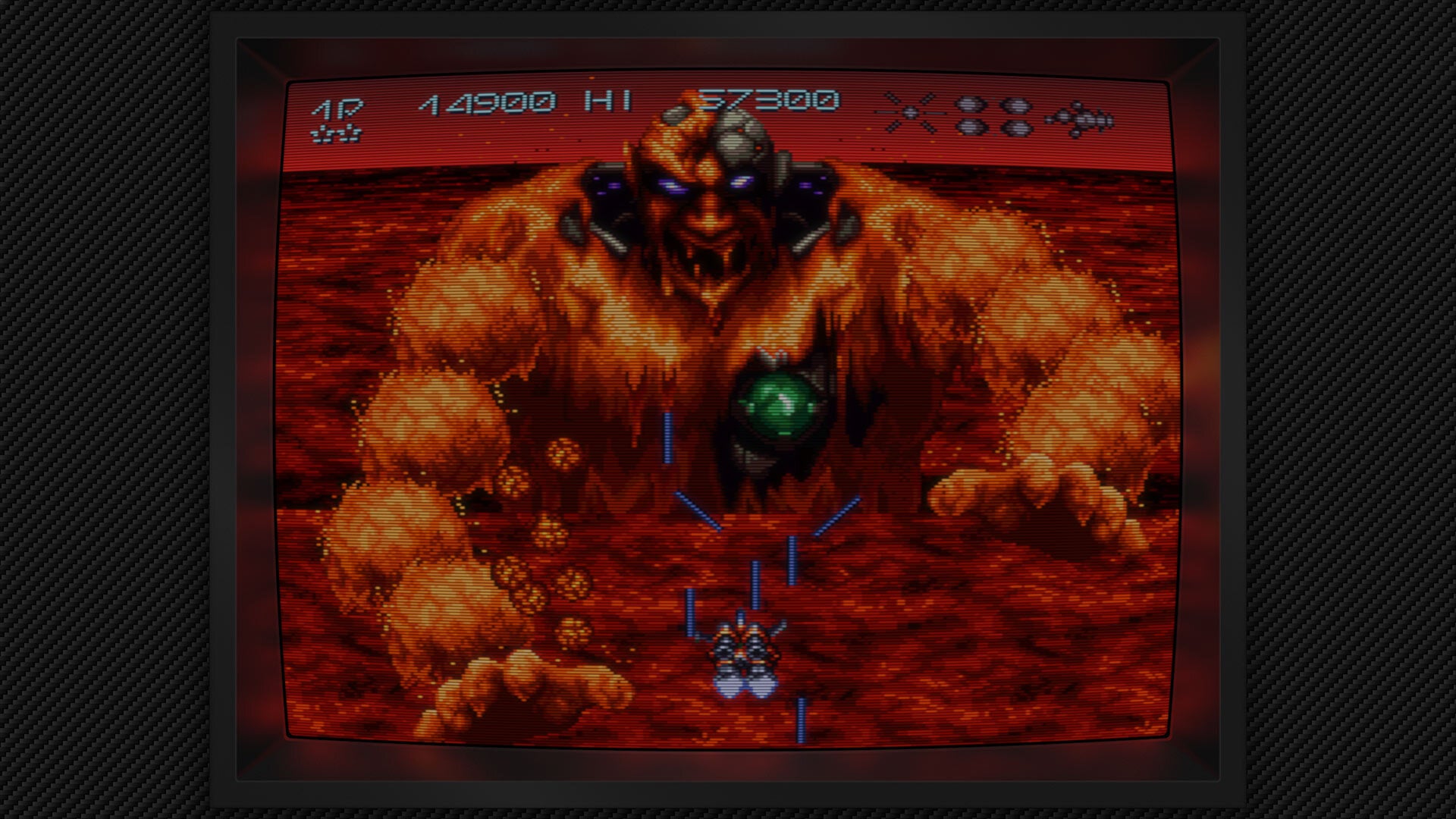Click the player ship icon at HUD far right
Screen dimensions: 1456x819
[1081, 118]
